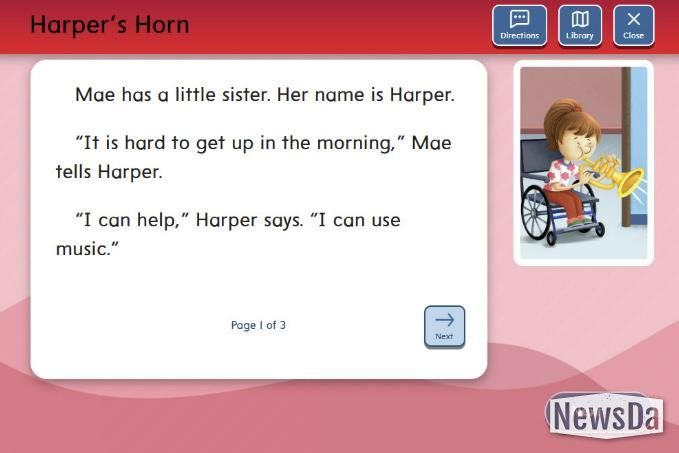Open the Library
Viewport: 679px width, 453px height.
(579, 25)
